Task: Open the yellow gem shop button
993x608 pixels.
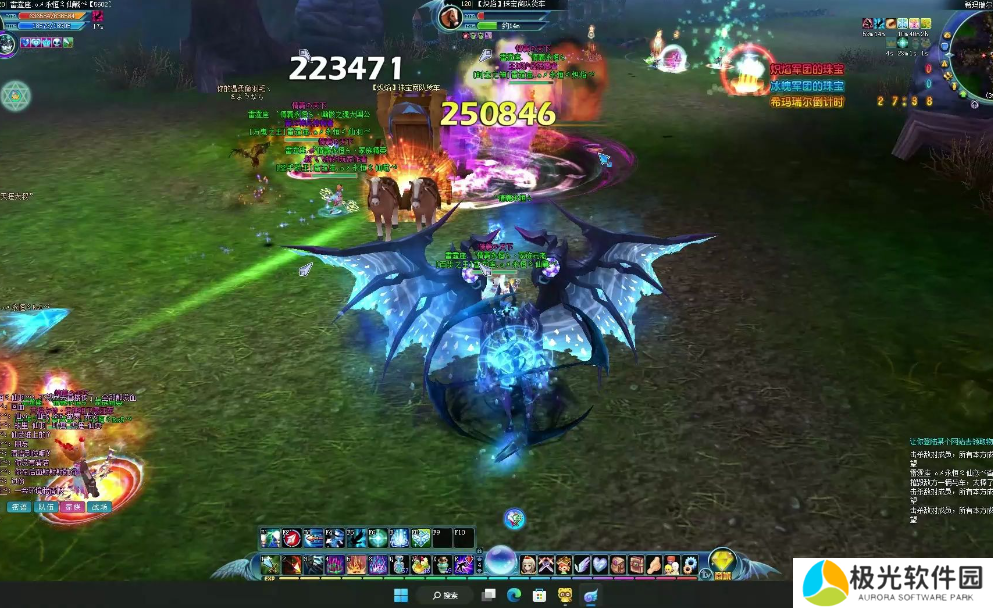Action: coord(724,561)
